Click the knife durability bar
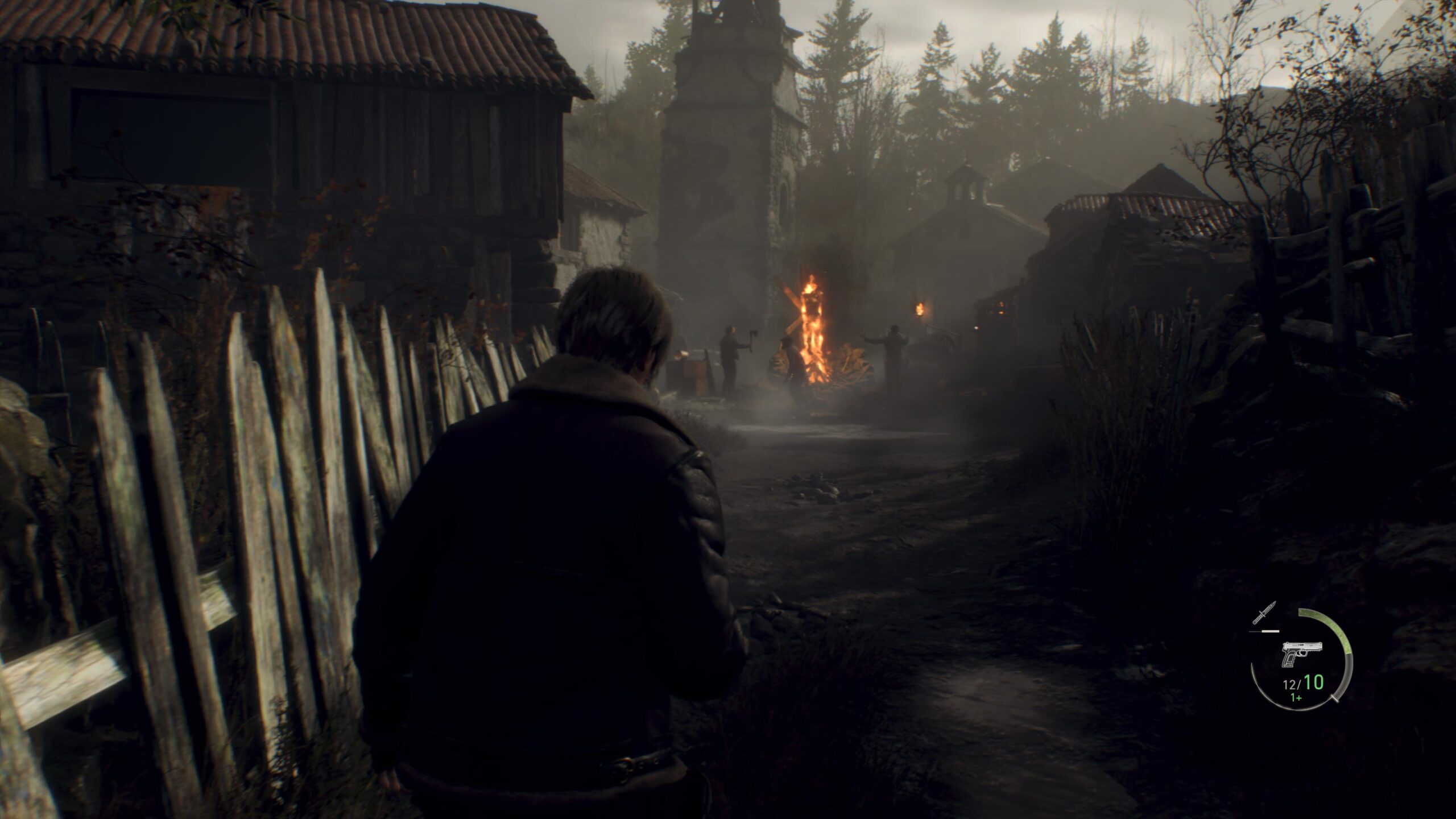Viewport: 1456px width, 819px height. pyautogui.click(x=1269, y=631)
